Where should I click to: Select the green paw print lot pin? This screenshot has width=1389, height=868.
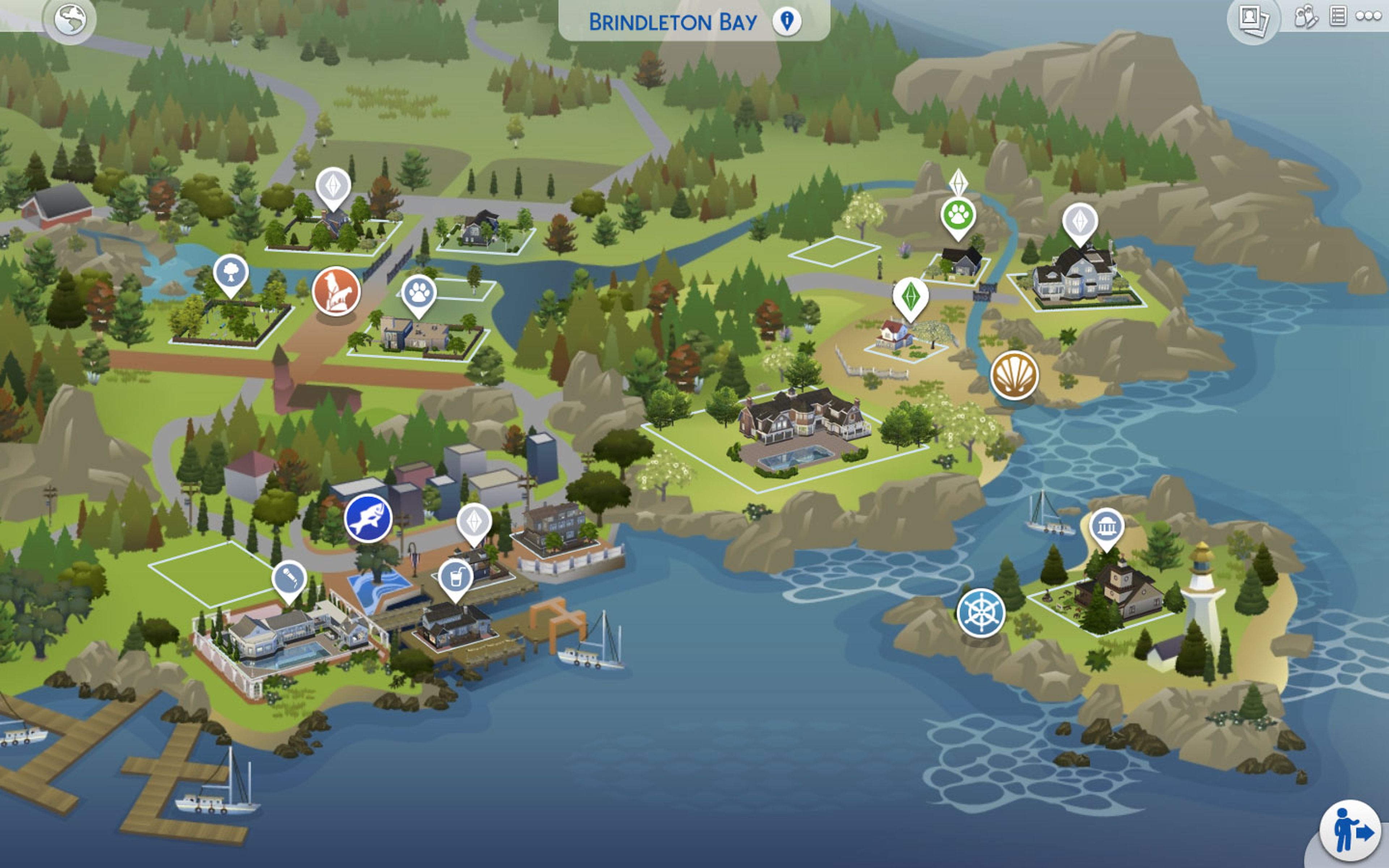(958, 216)
